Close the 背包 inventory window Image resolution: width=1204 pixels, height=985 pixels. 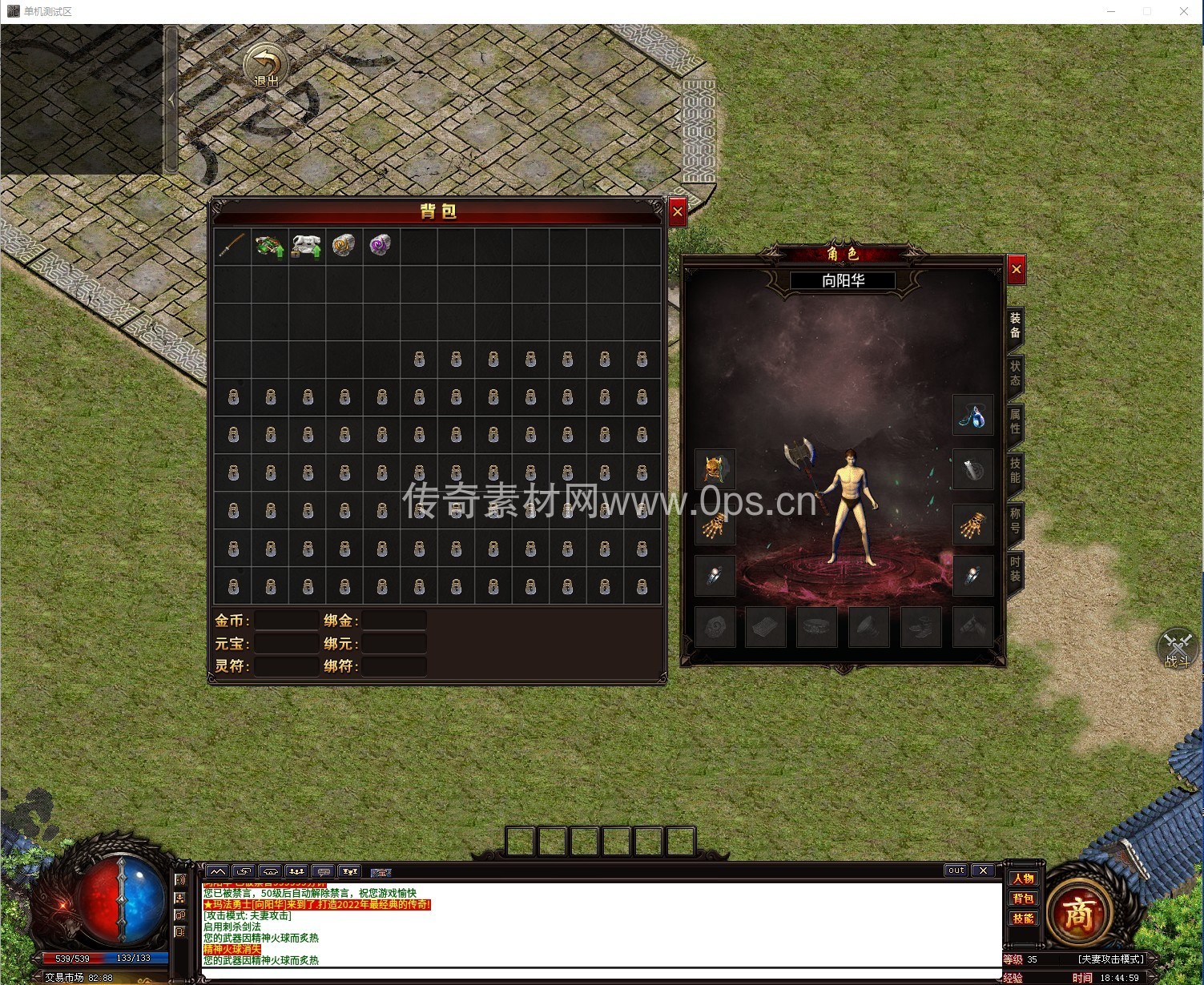(678, 212)
